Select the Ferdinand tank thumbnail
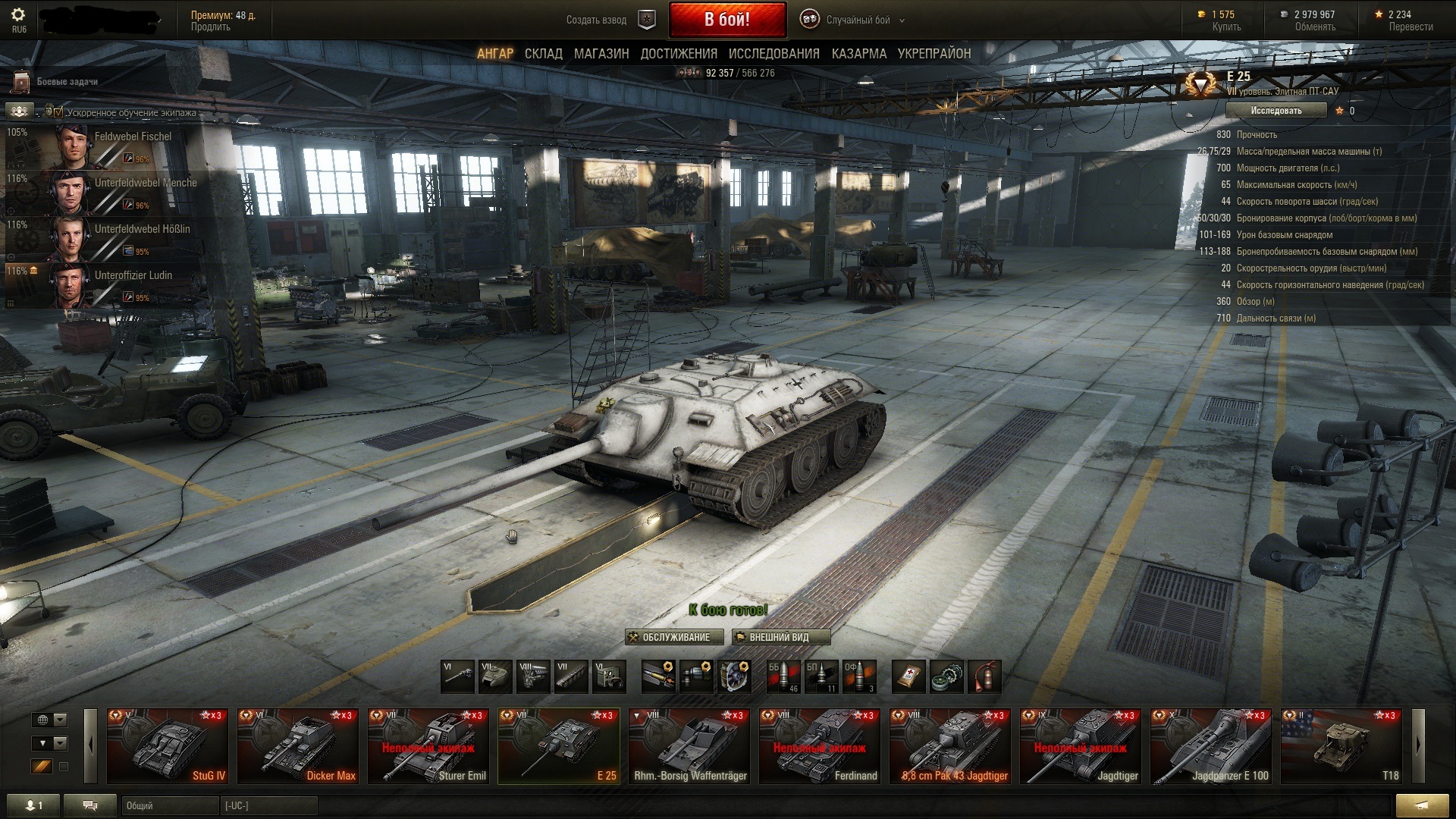Screen dimensions: 1456x819 point(819,745)
